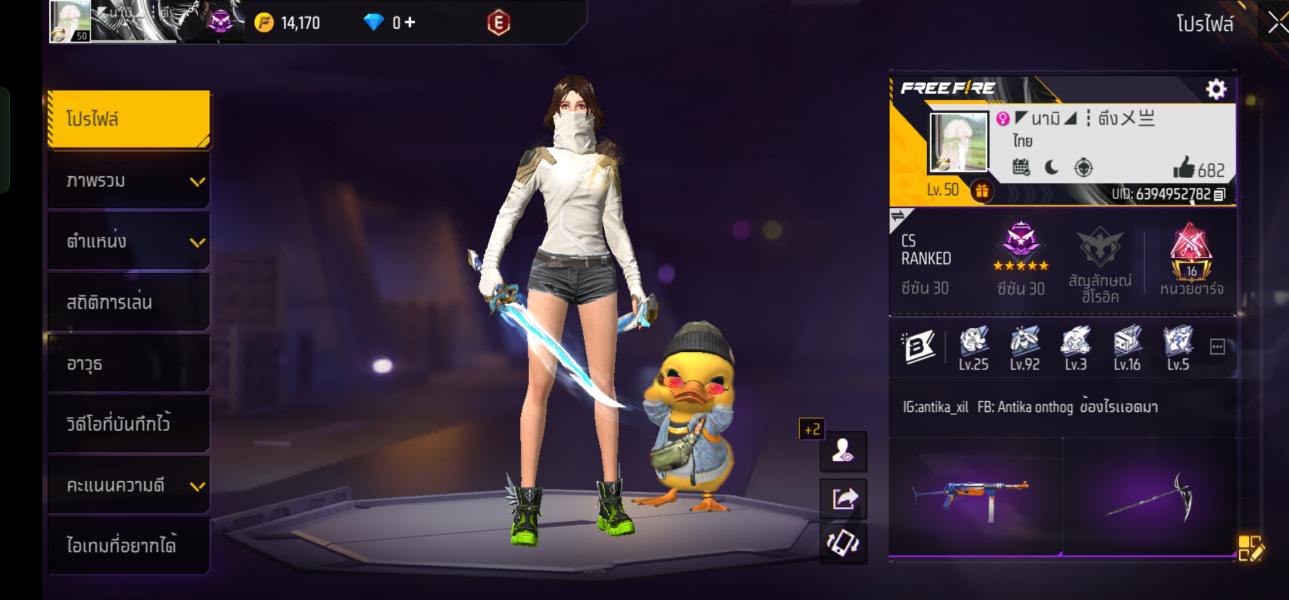Viewport: 1289px width, 600px height.
Task: Open profile settings gear icon
Action: pyautogui.click(x=1216, y=89)
